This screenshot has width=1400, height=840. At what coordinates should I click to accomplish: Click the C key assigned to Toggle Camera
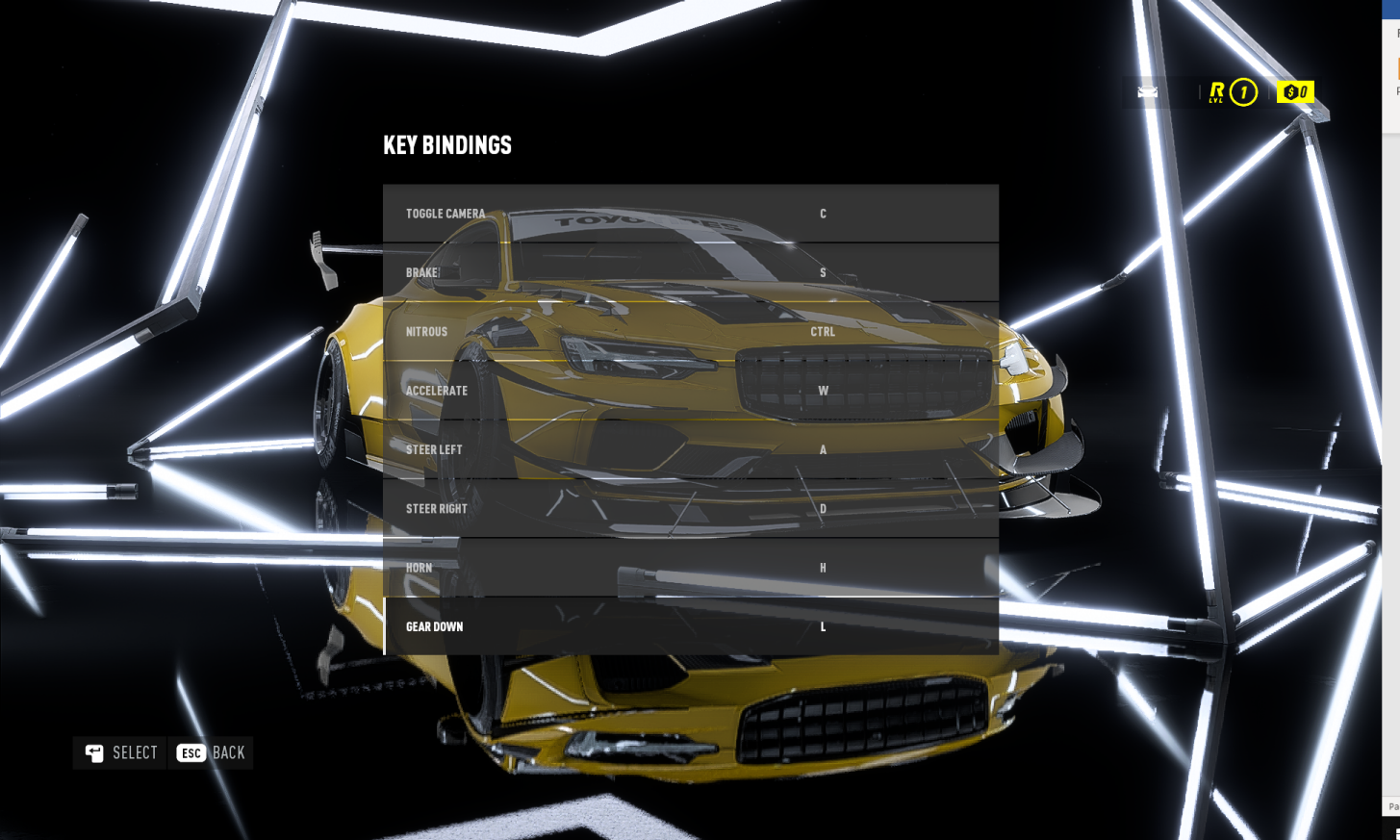click(x=823, y=214)
